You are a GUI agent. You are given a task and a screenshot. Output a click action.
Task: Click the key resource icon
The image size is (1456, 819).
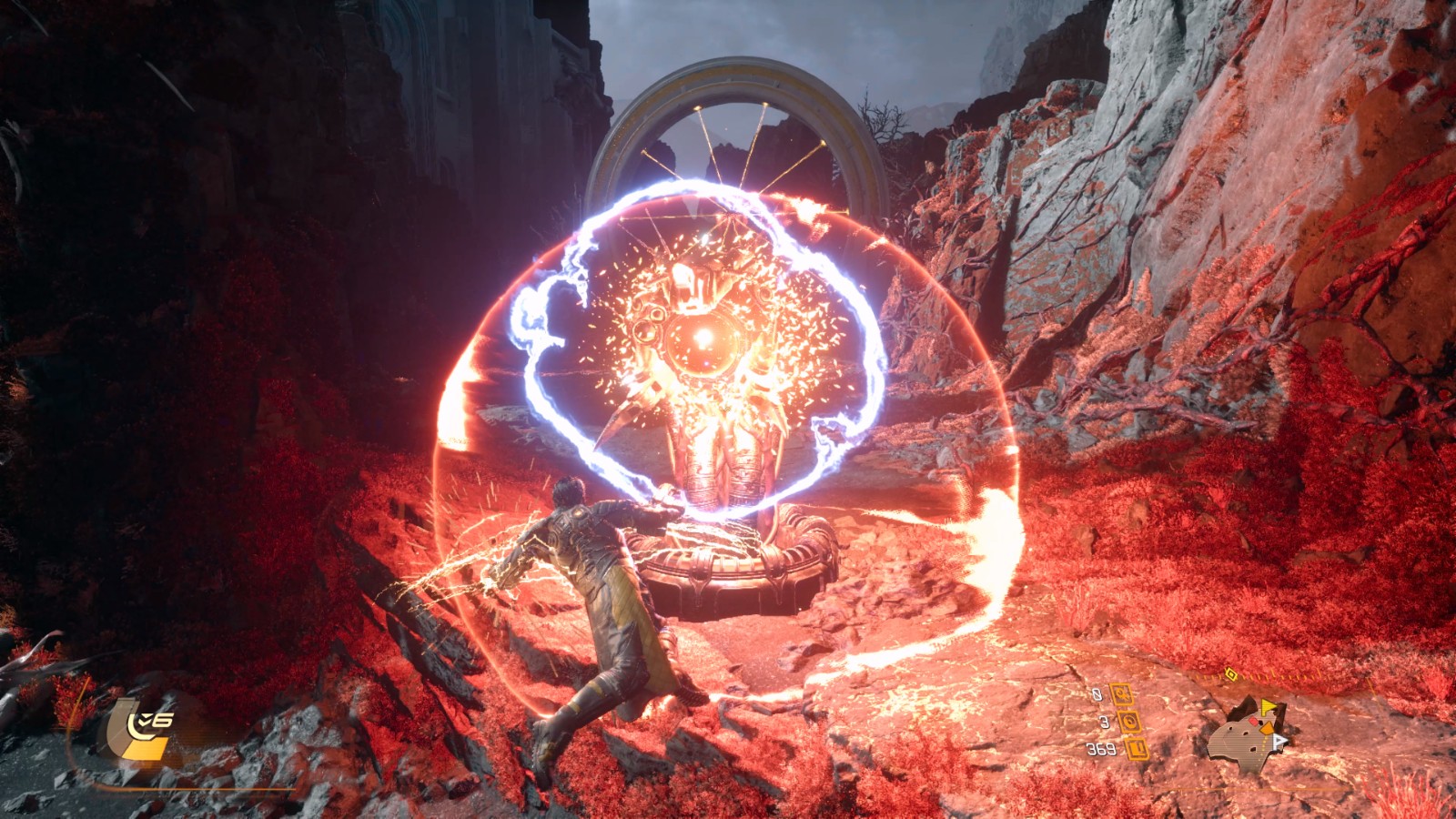1120,695
